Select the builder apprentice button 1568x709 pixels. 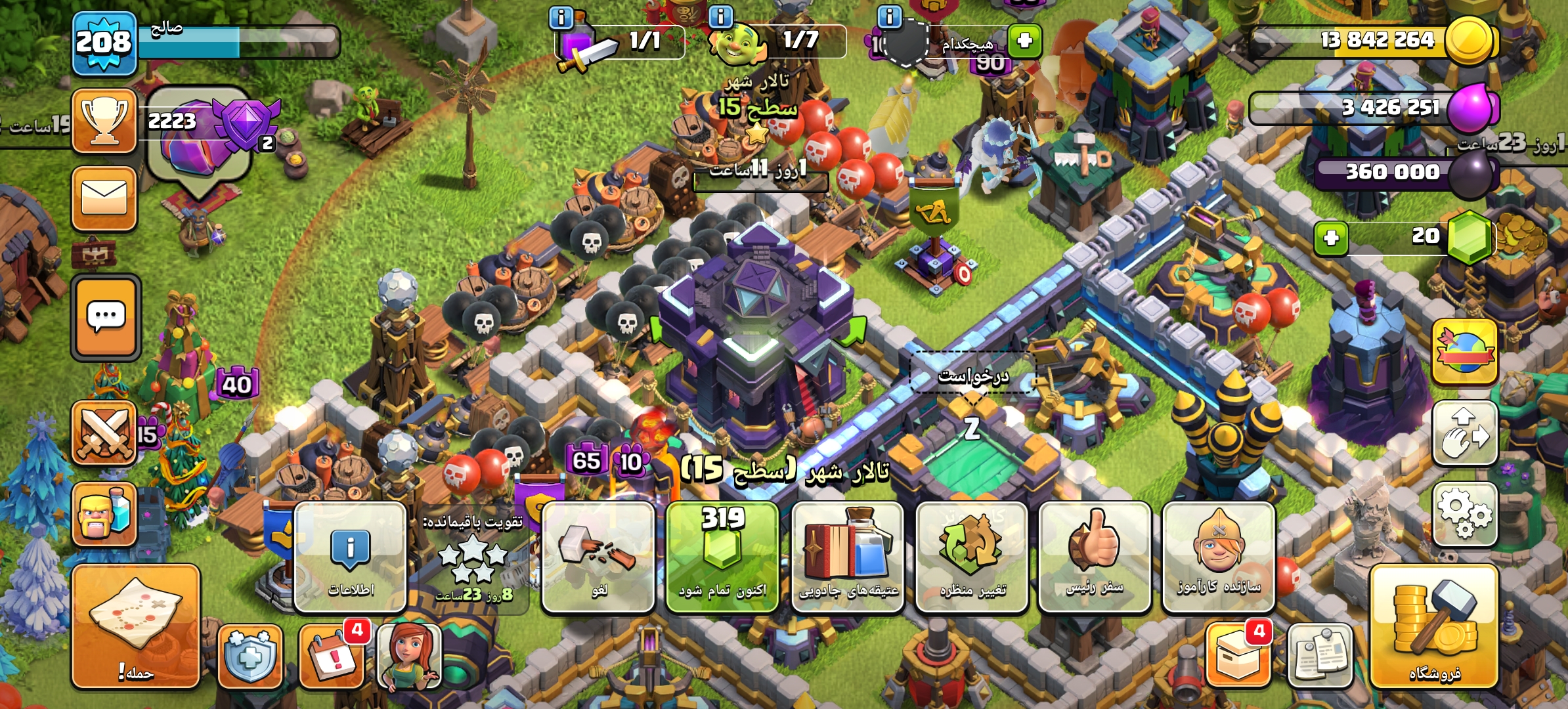point(1219,557)
